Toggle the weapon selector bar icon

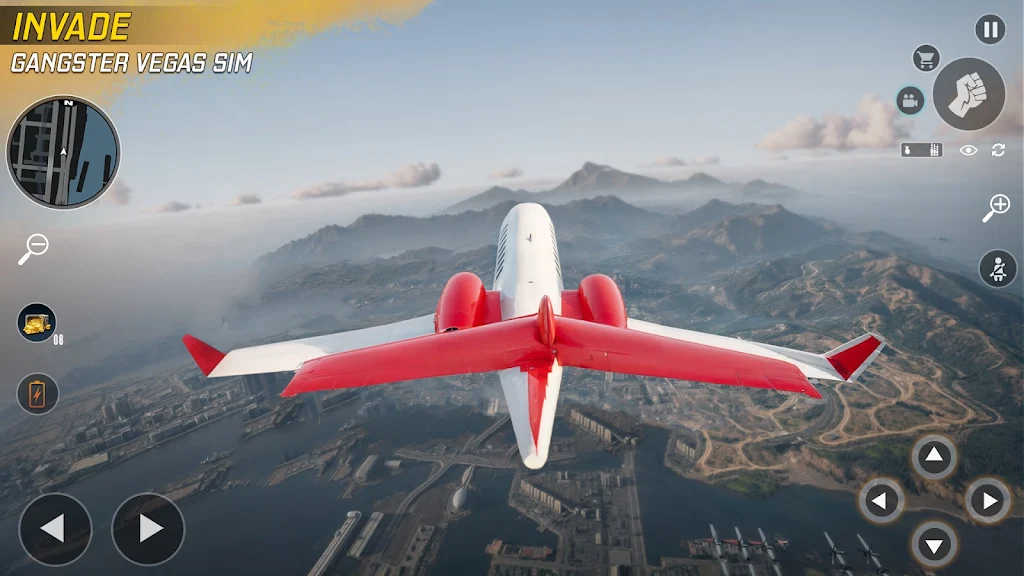coord(921,150)
